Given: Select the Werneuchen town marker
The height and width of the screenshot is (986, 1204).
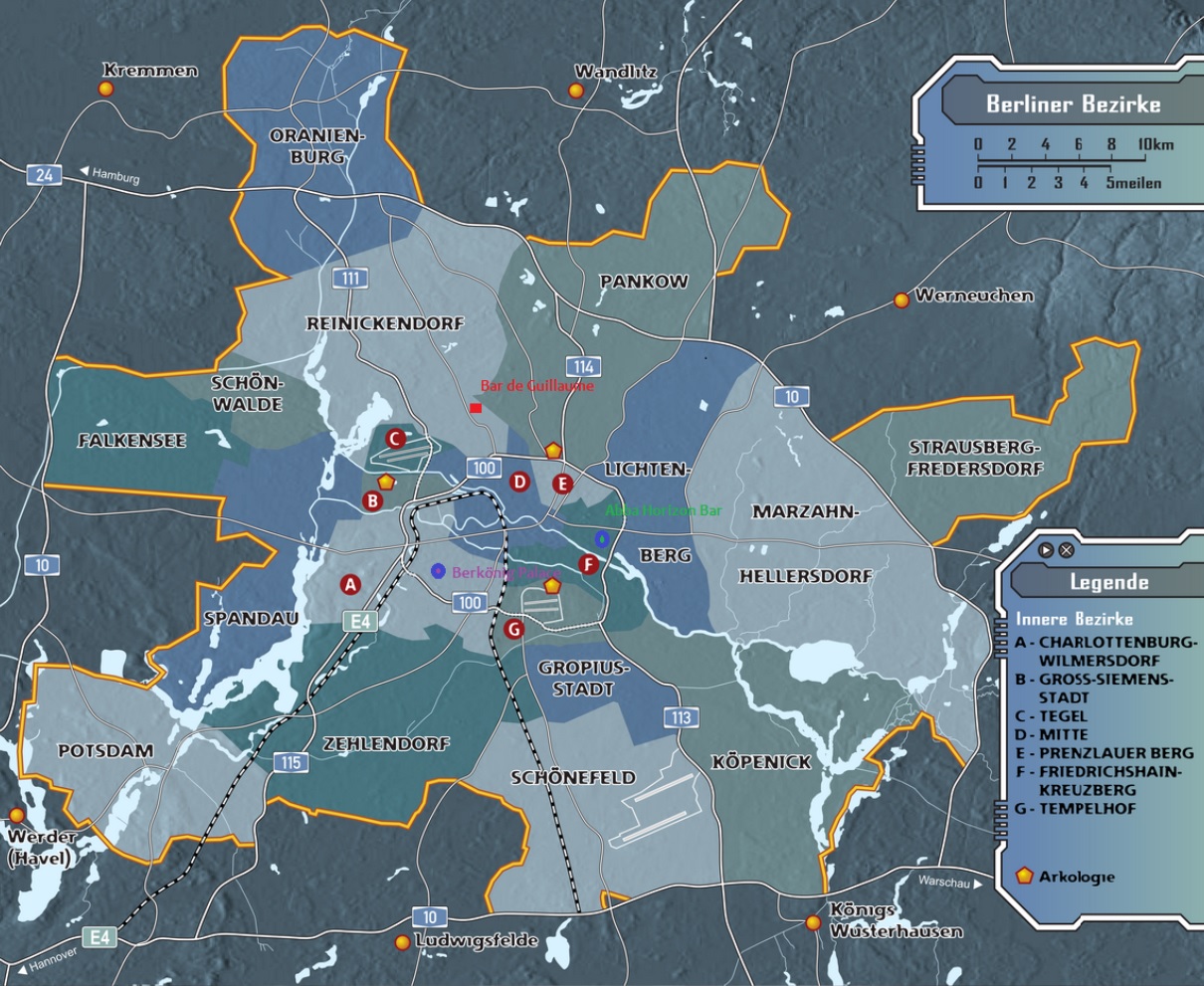Looking at the screenshot, I should (902, 298).
